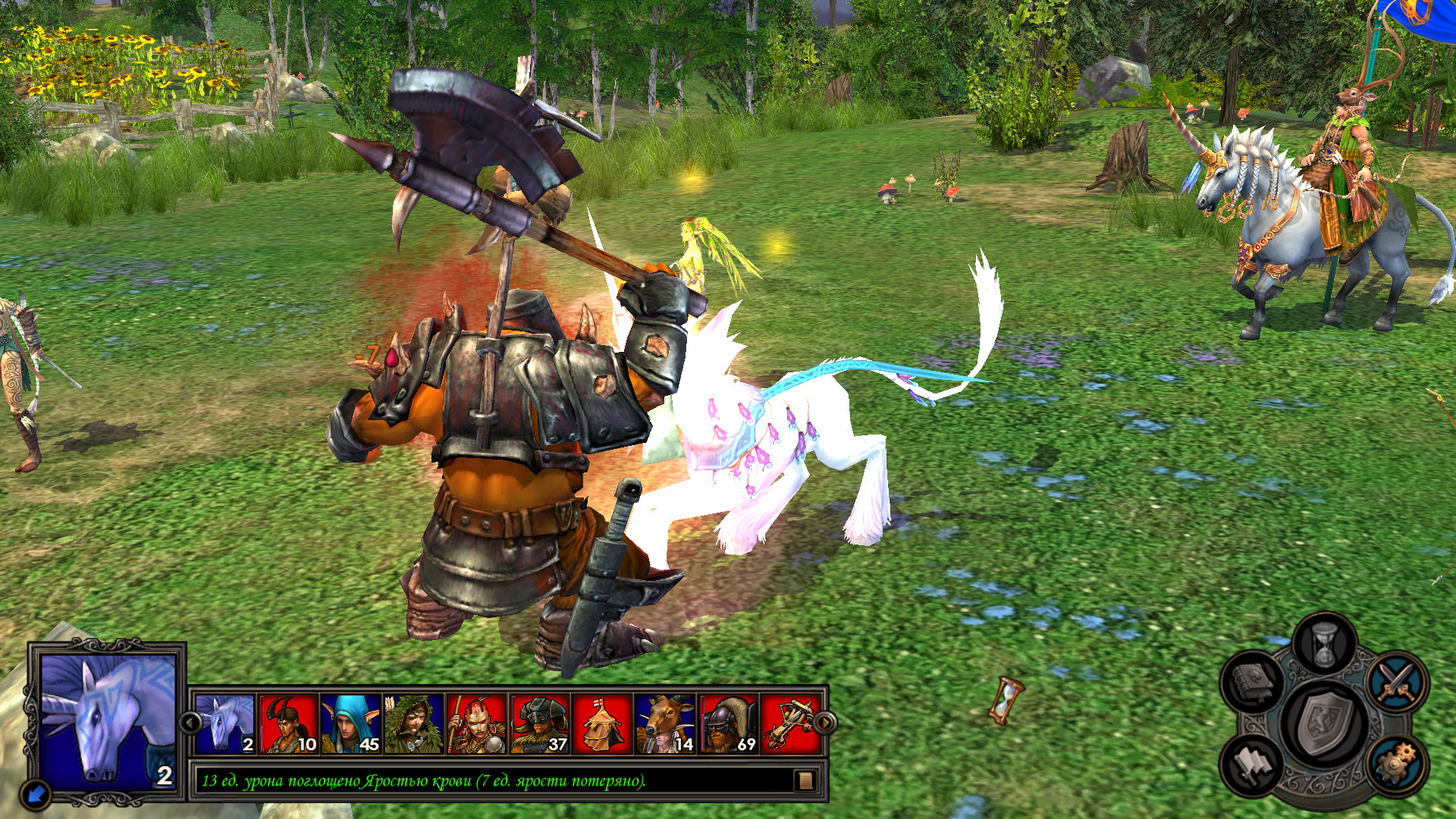
Task: Click the turn bar's right arrow
Action: (825, 723)
